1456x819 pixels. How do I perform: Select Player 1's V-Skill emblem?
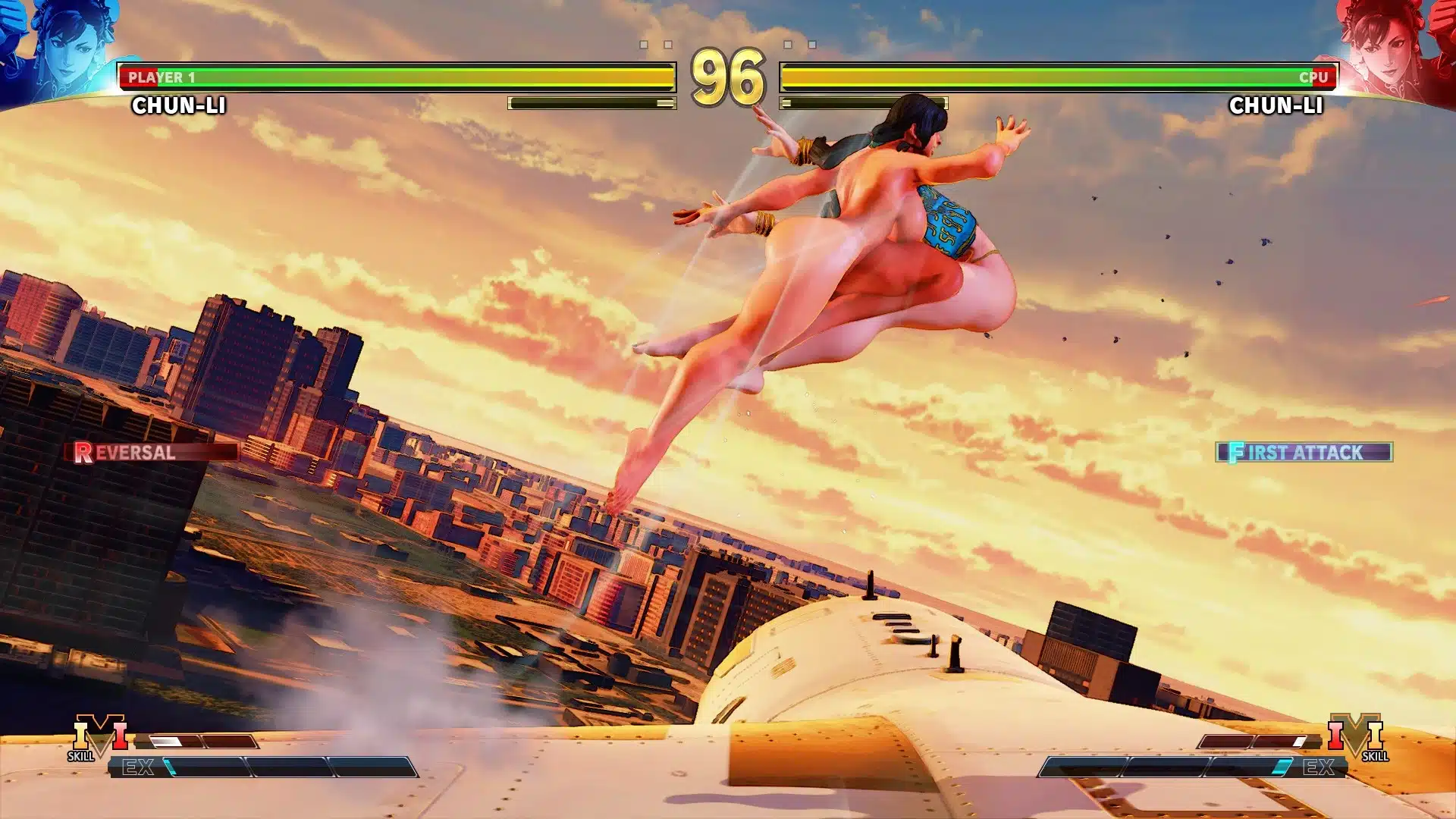point(99,736)
